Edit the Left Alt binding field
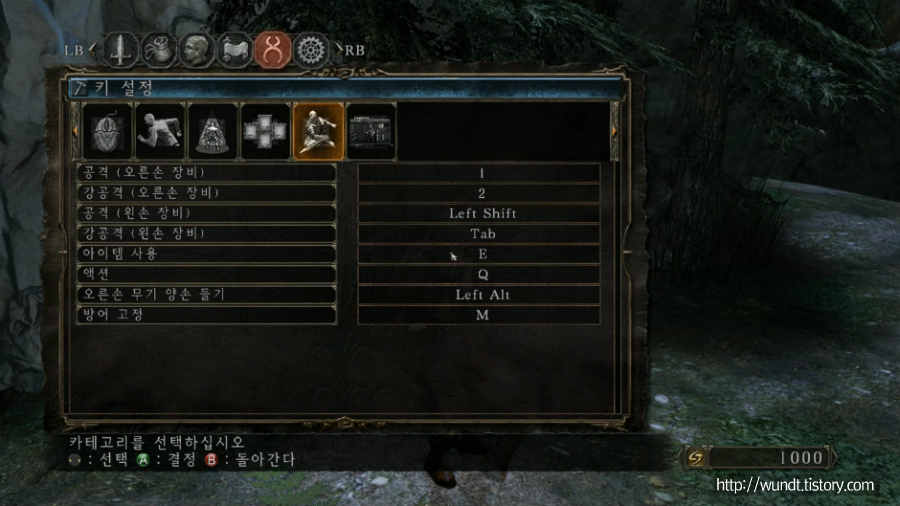This screenshot has height=506, width=900. [480, 295]
